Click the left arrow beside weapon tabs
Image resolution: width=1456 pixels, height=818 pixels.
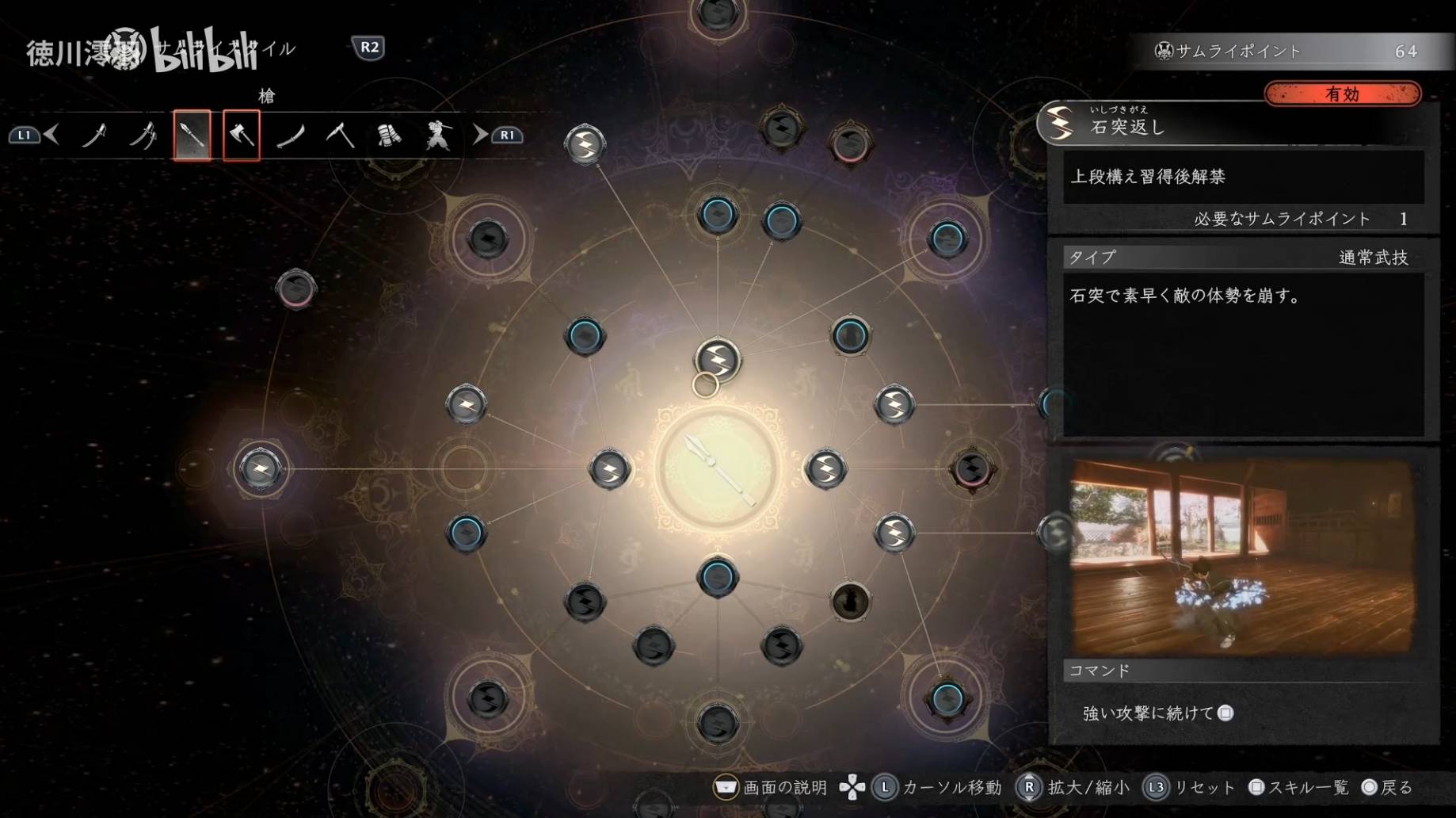[52, 135]
